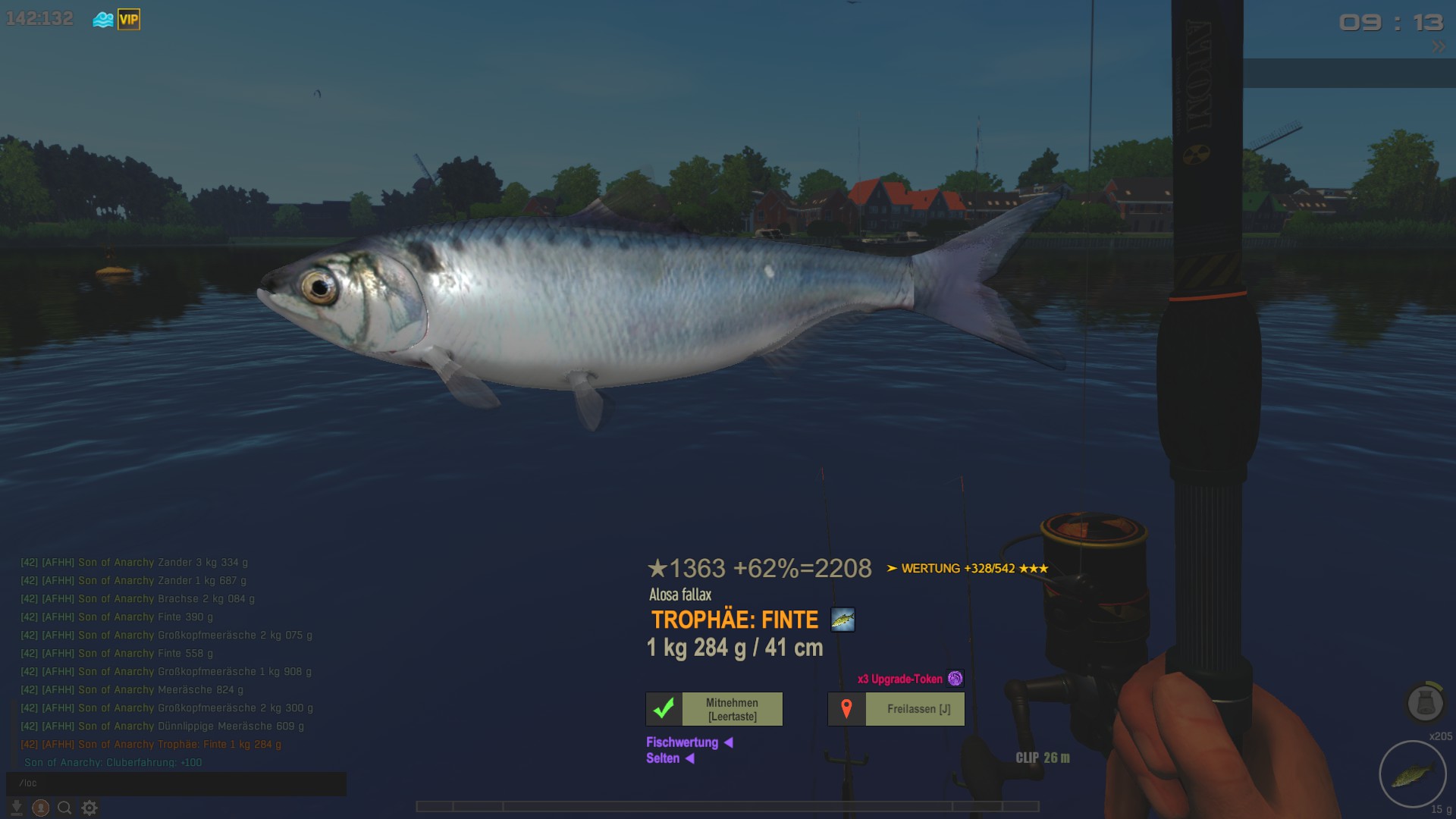Release the fish with the Freilassen button
The height and width of the screenshot is (819, 1456).
pyautogui.click(x=896, y=709)
